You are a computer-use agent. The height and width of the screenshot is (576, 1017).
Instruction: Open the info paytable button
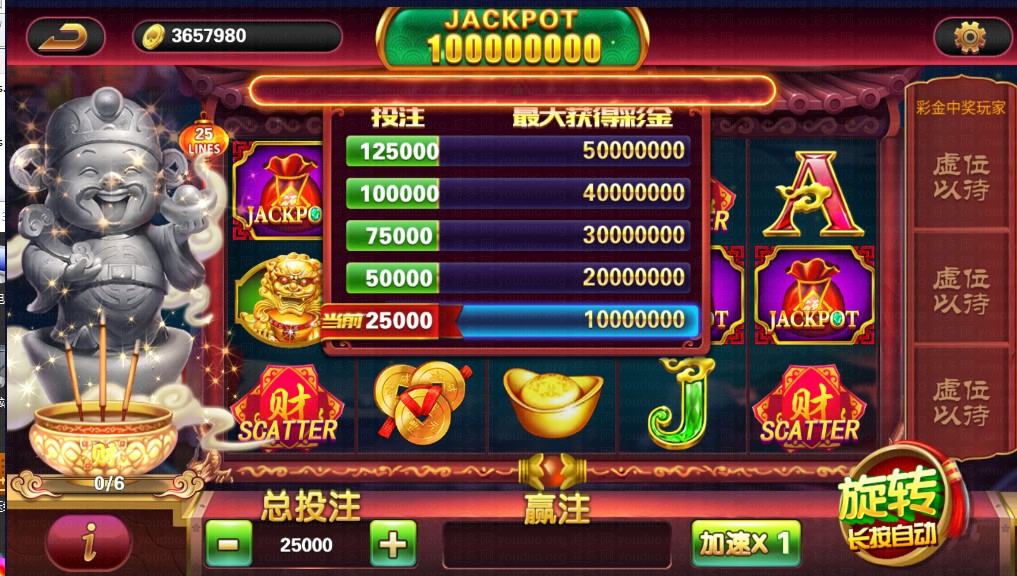tap(89, 544)
